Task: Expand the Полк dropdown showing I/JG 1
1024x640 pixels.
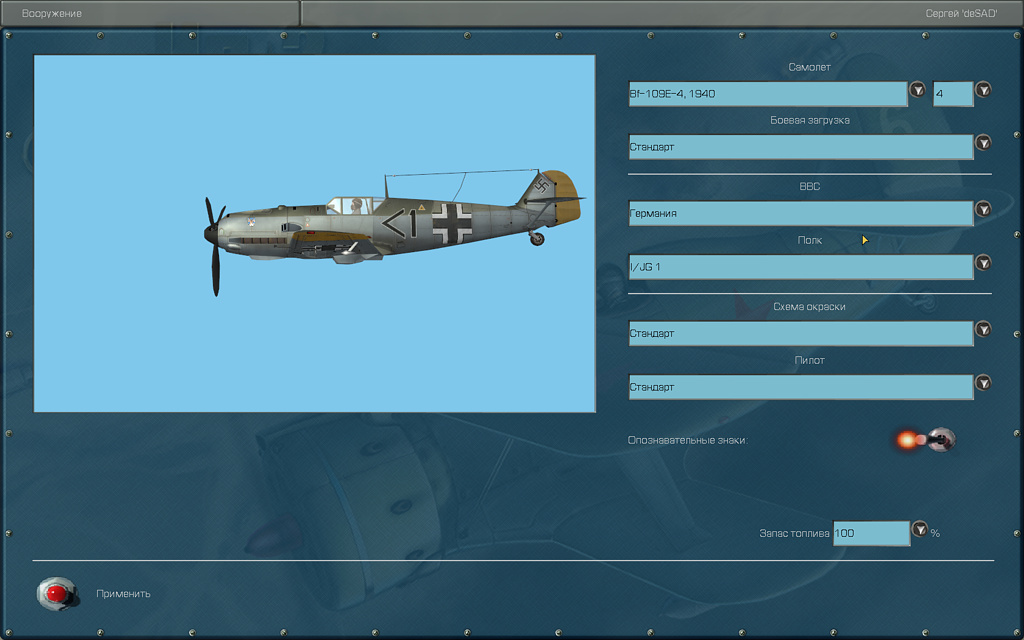Action: pyautogui.click(x=983, y=263)
